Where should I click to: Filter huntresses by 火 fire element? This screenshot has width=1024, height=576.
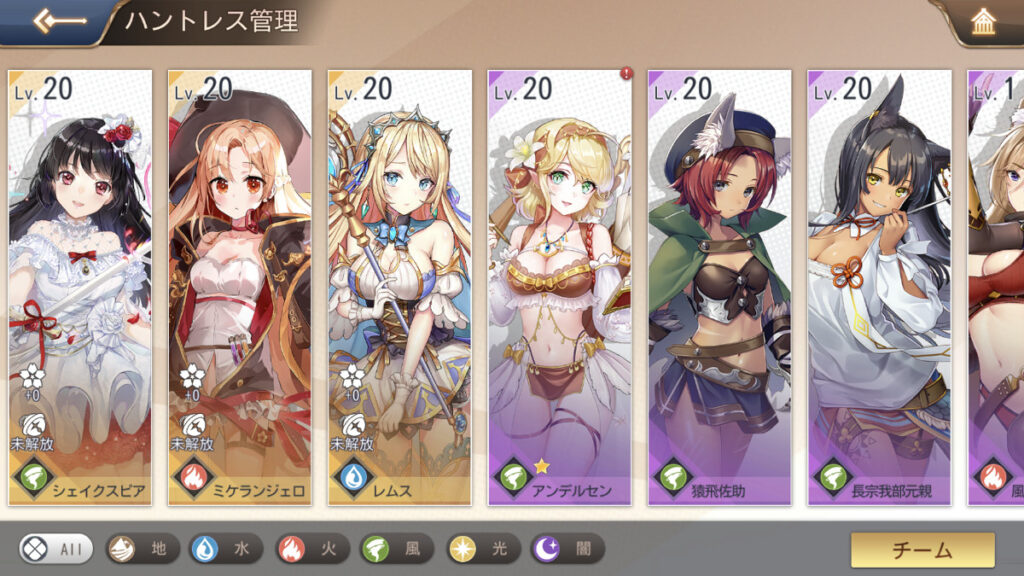(311, 548)
